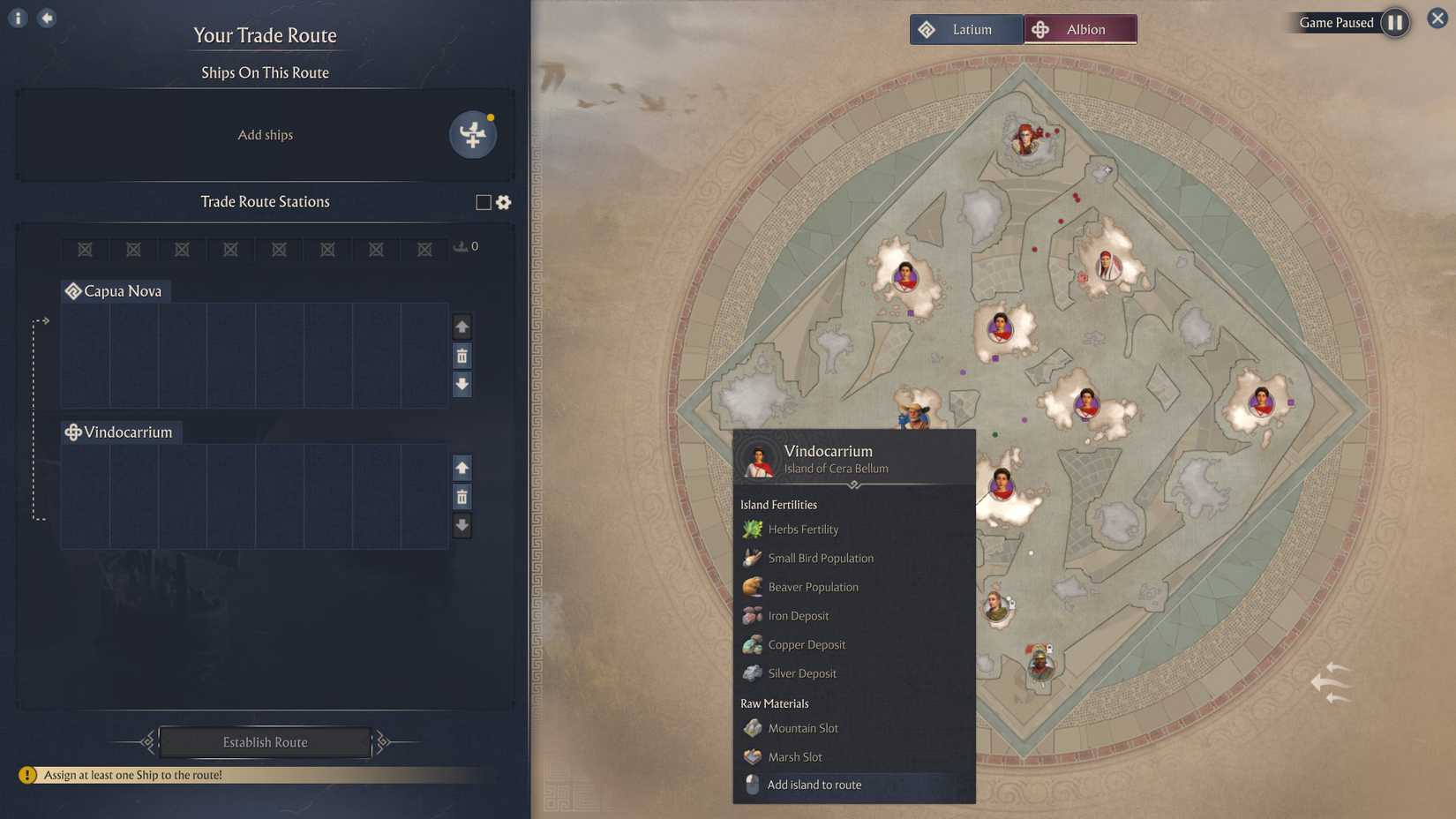
Task: Click the Small Bird Population icon
Action: pyautogui.click(x=753, y=557)
